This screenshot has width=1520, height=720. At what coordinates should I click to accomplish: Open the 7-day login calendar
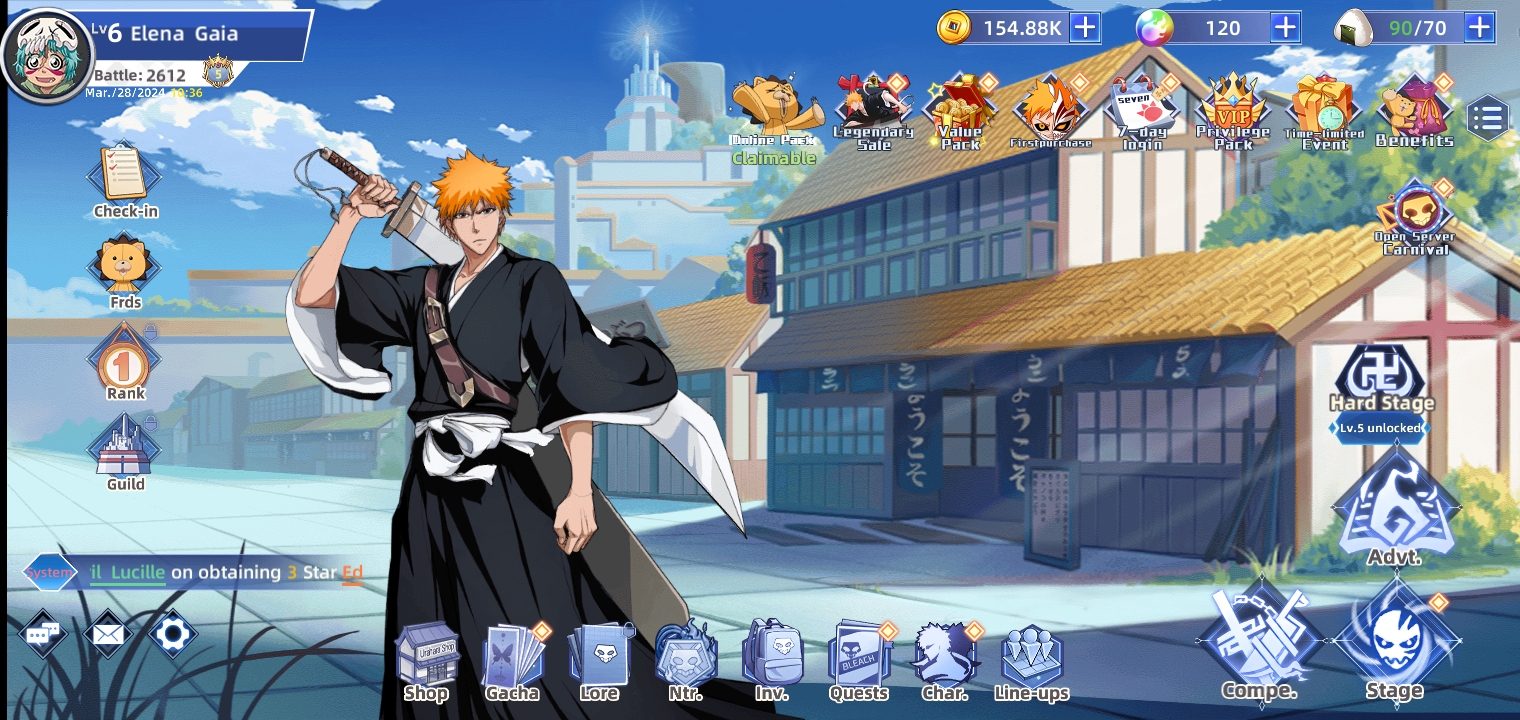1143,110
